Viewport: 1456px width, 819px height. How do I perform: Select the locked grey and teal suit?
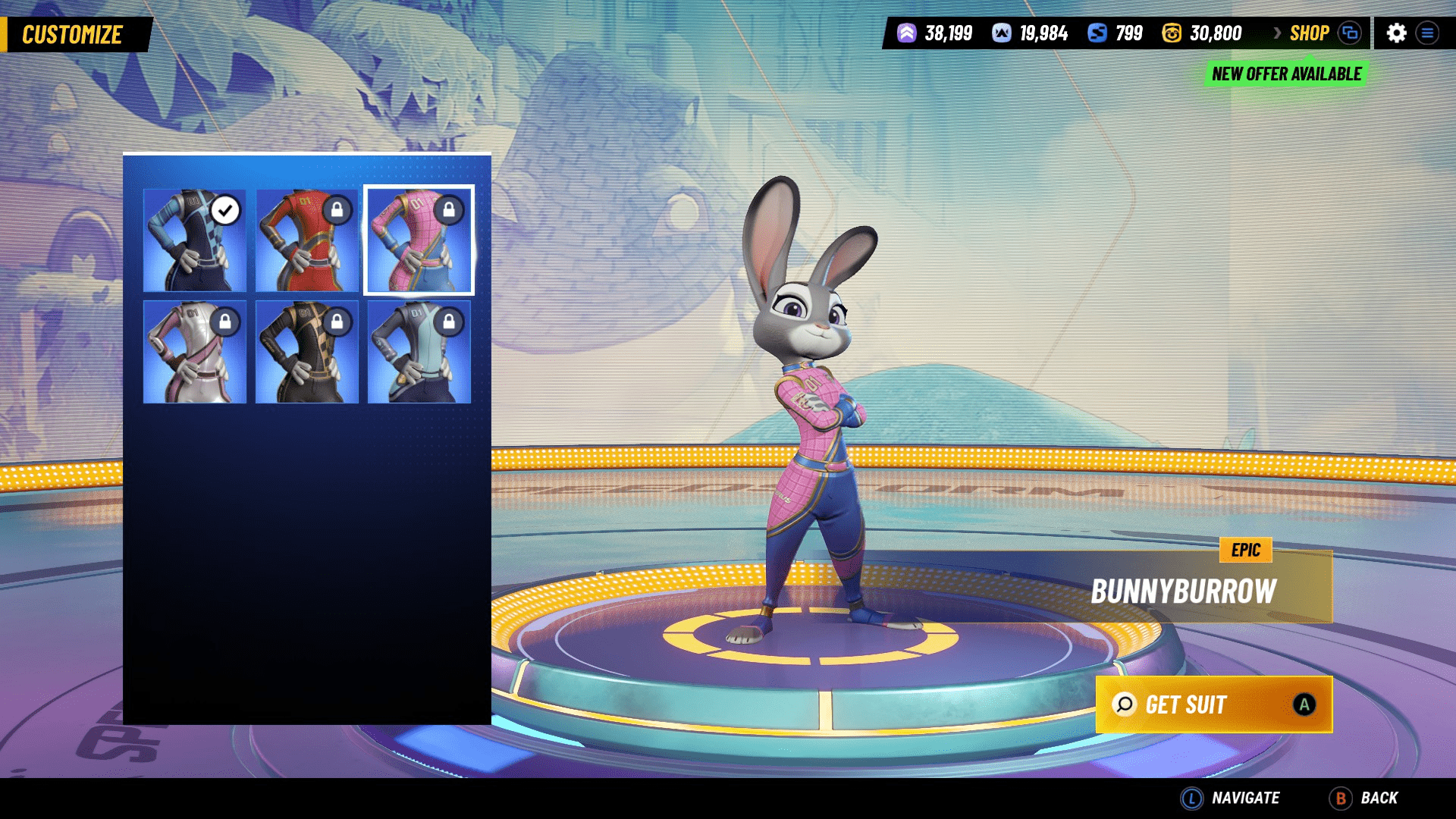coord(419,352)
